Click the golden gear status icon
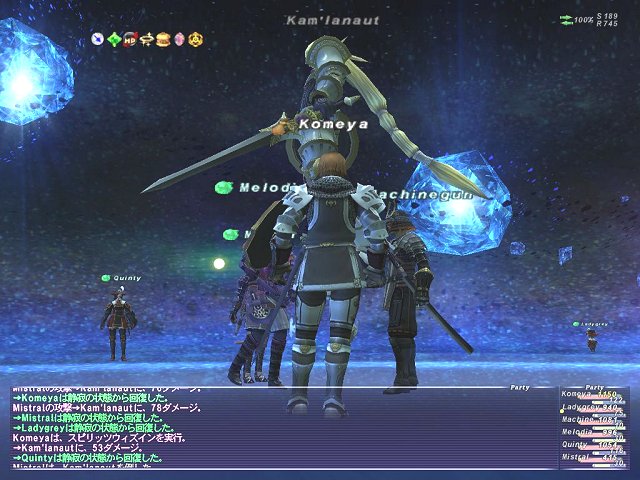This screenshot has height=480, width=640. (x=195, y=39)
